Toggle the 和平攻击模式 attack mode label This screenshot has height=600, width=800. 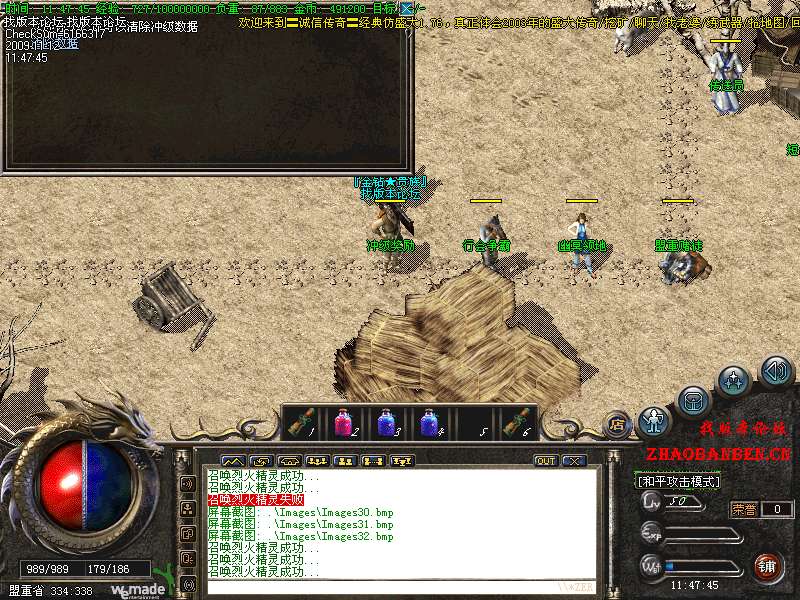point(679,481)
